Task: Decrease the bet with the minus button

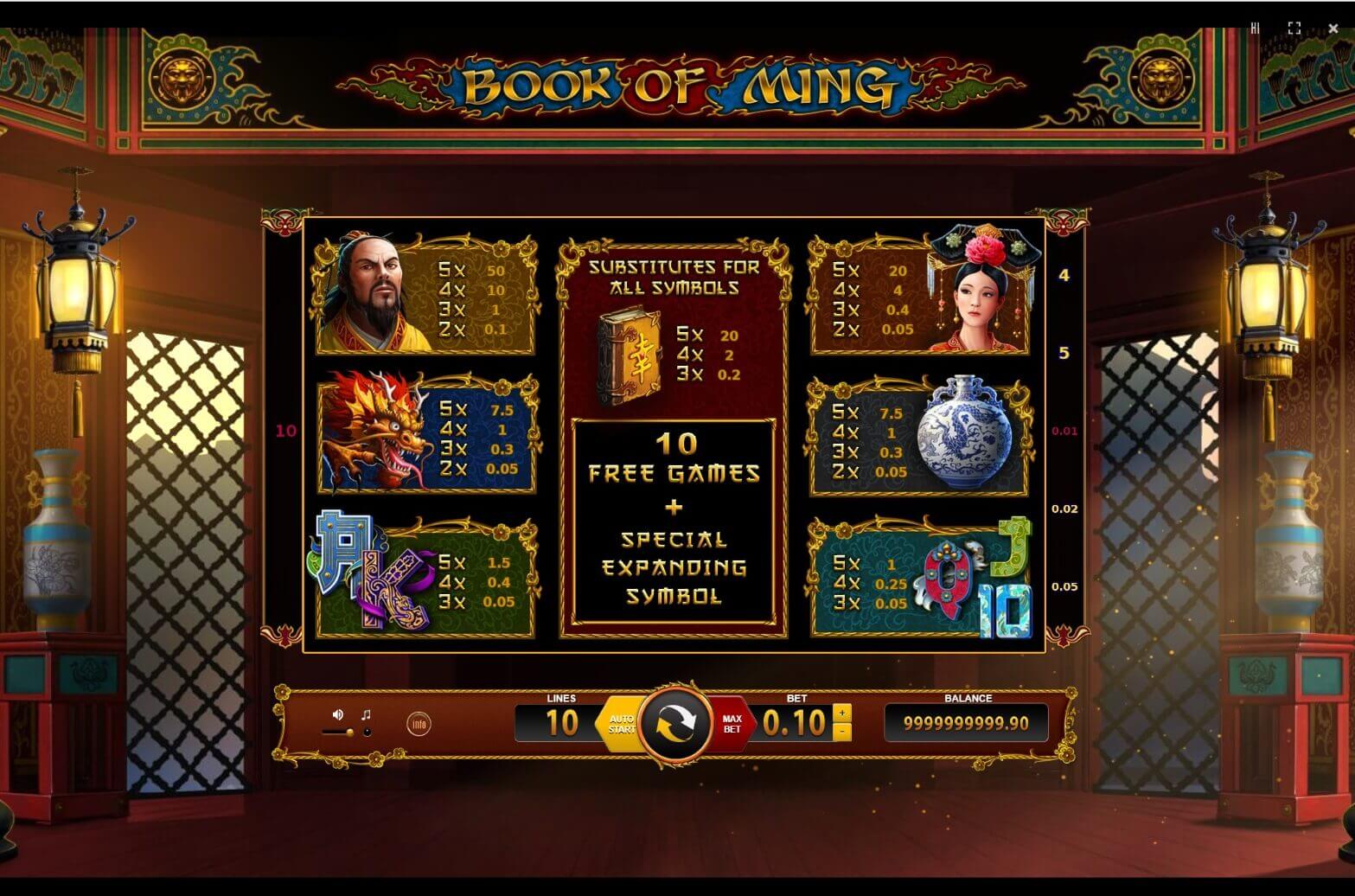Action: 842,733
